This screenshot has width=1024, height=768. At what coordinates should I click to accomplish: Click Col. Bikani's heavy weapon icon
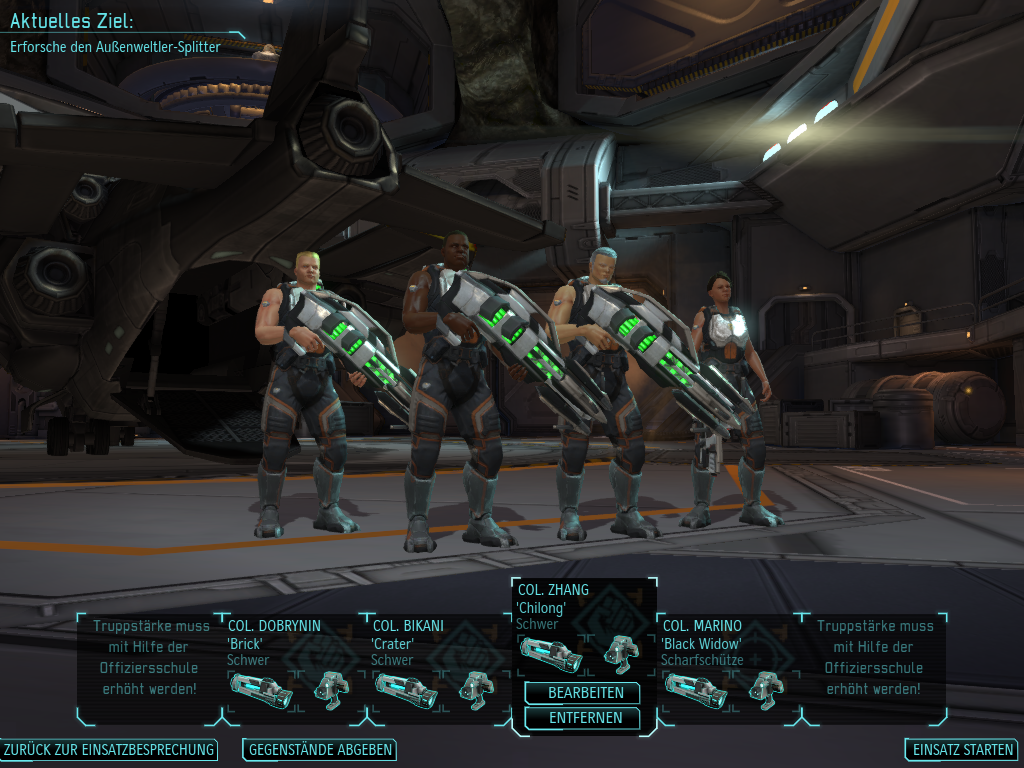point(405,690)
